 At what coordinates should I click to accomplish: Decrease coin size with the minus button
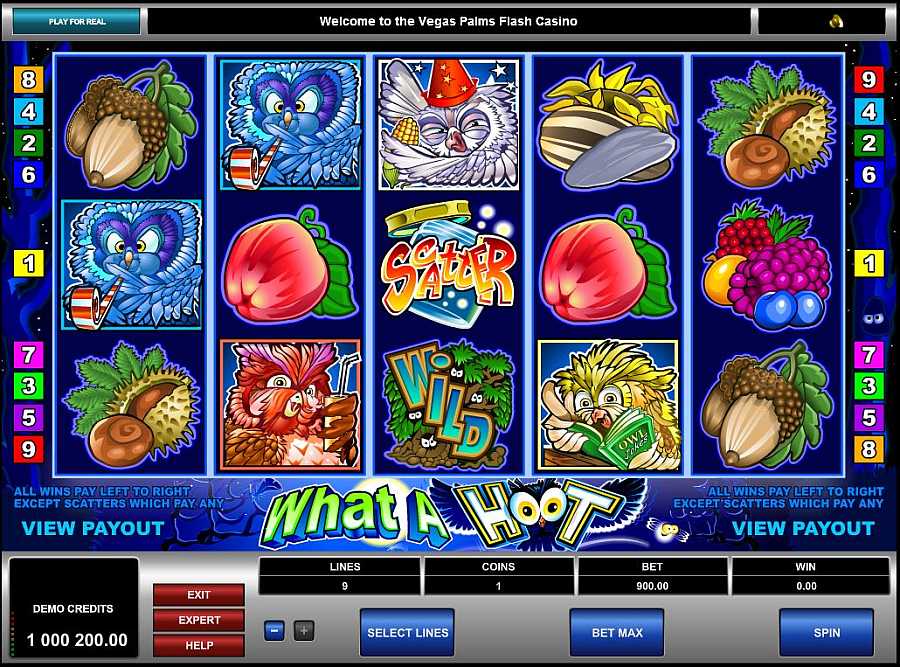(x=275, y=631)
